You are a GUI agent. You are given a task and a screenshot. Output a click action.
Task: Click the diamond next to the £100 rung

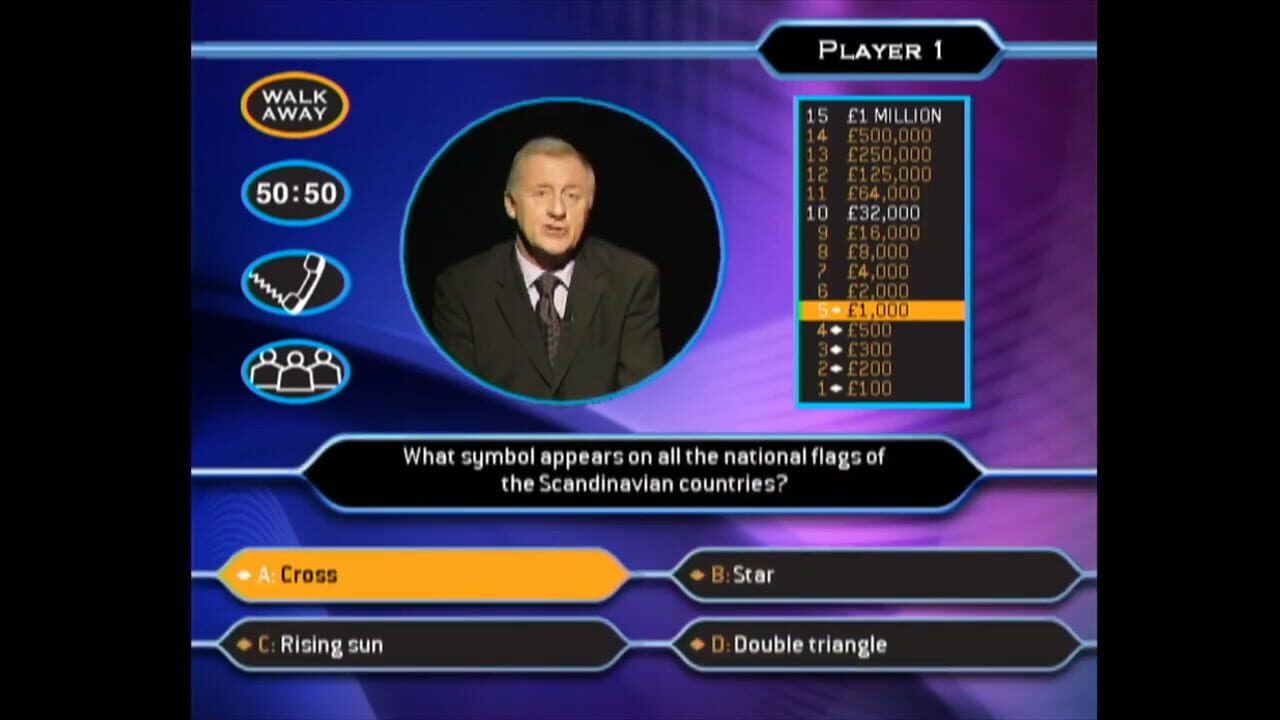(x=835, y=388)
